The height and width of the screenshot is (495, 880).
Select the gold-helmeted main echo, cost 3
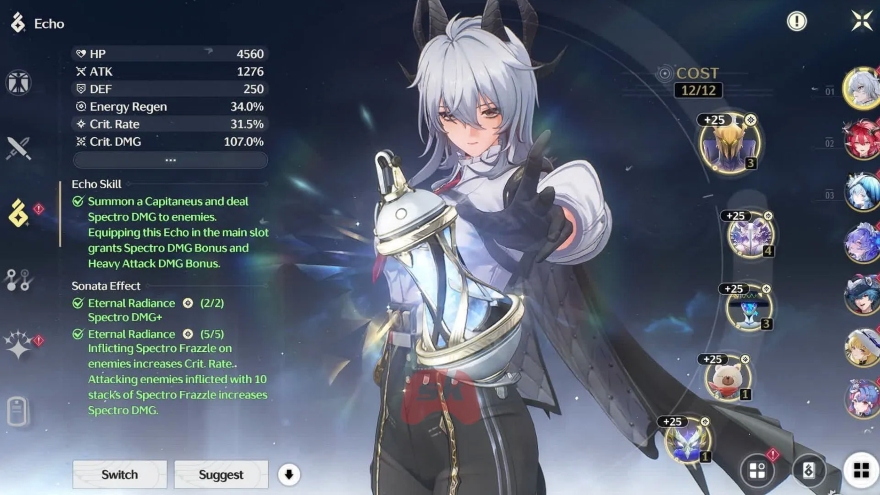pos(730,144)
